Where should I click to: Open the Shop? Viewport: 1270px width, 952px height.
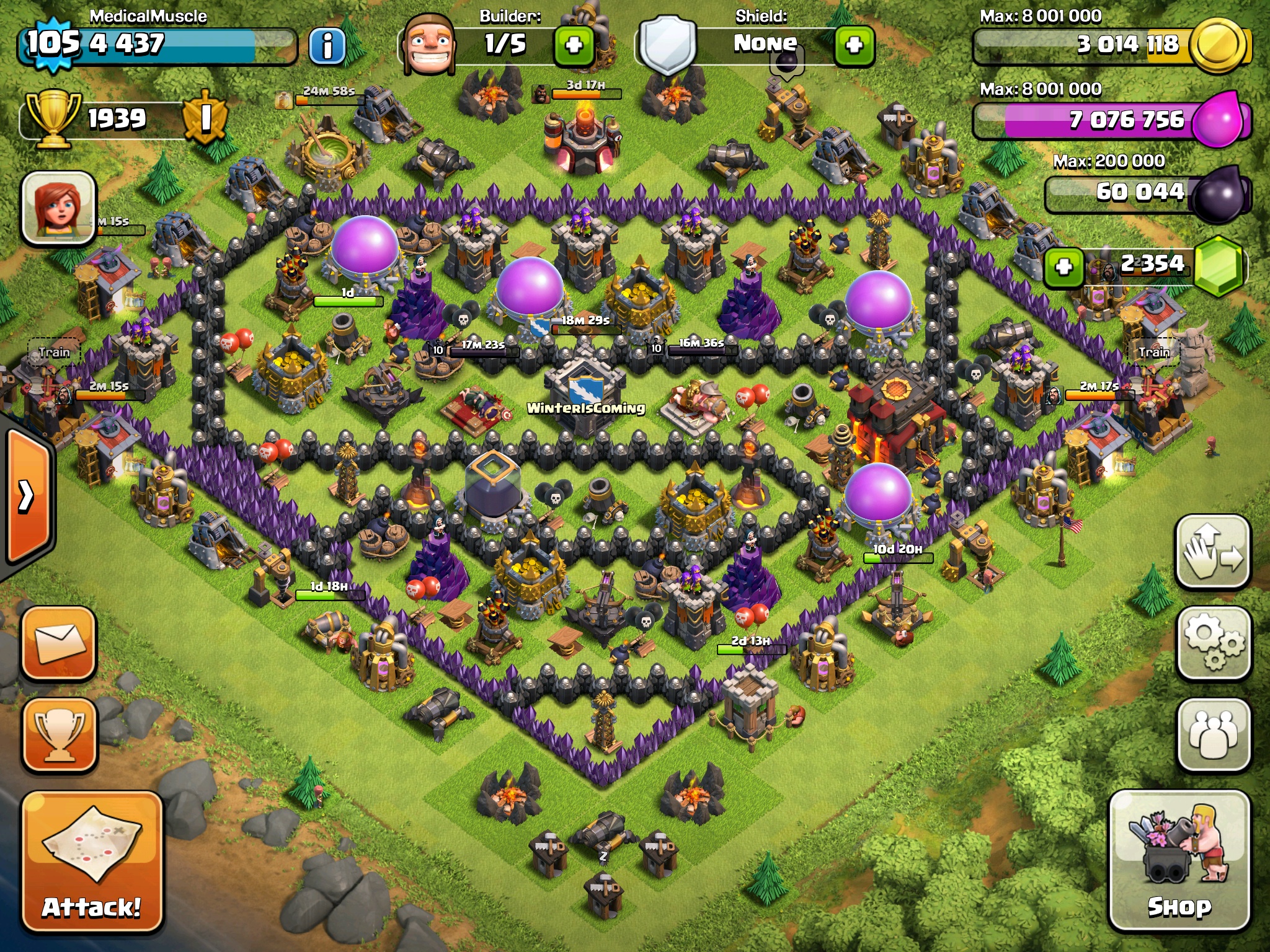coord(1179,860)
